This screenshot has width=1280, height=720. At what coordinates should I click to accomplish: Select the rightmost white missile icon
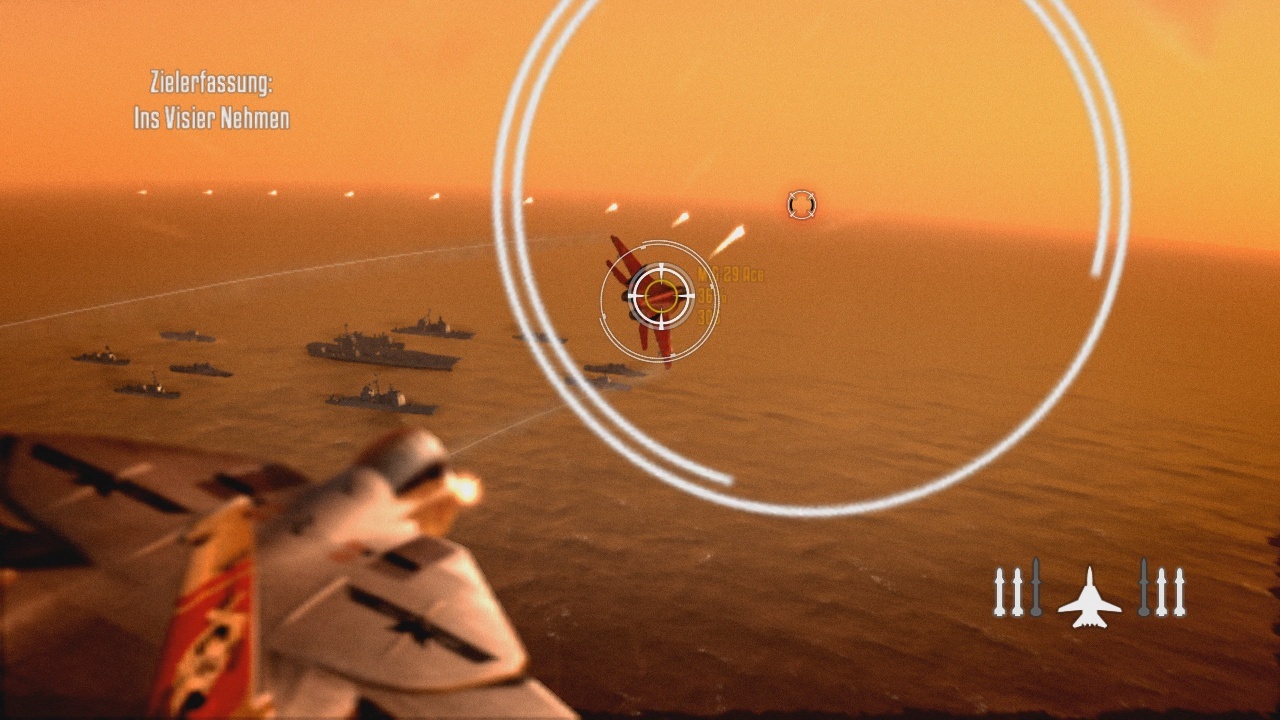pyautogui.click(x=1179, y=590)
